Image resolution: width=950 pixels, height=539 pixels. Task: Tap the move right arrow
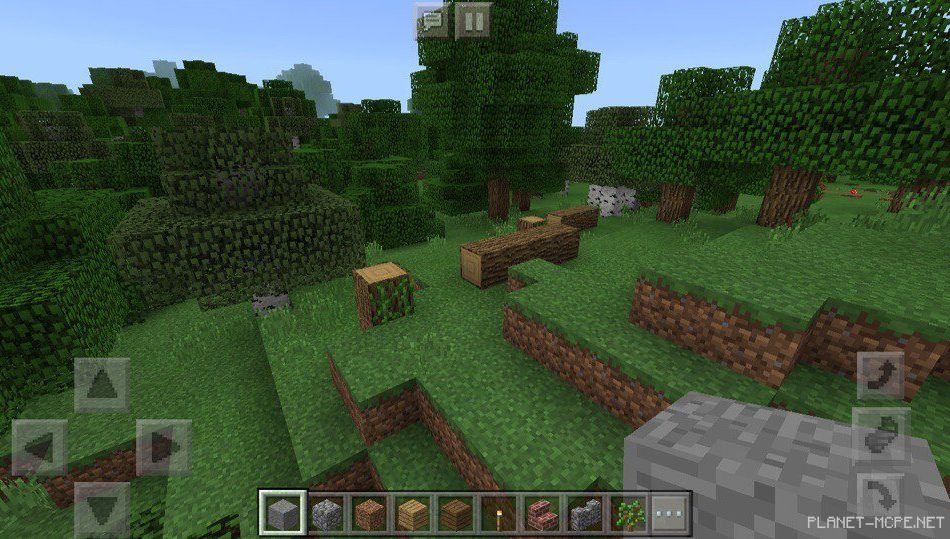[164, 447]
